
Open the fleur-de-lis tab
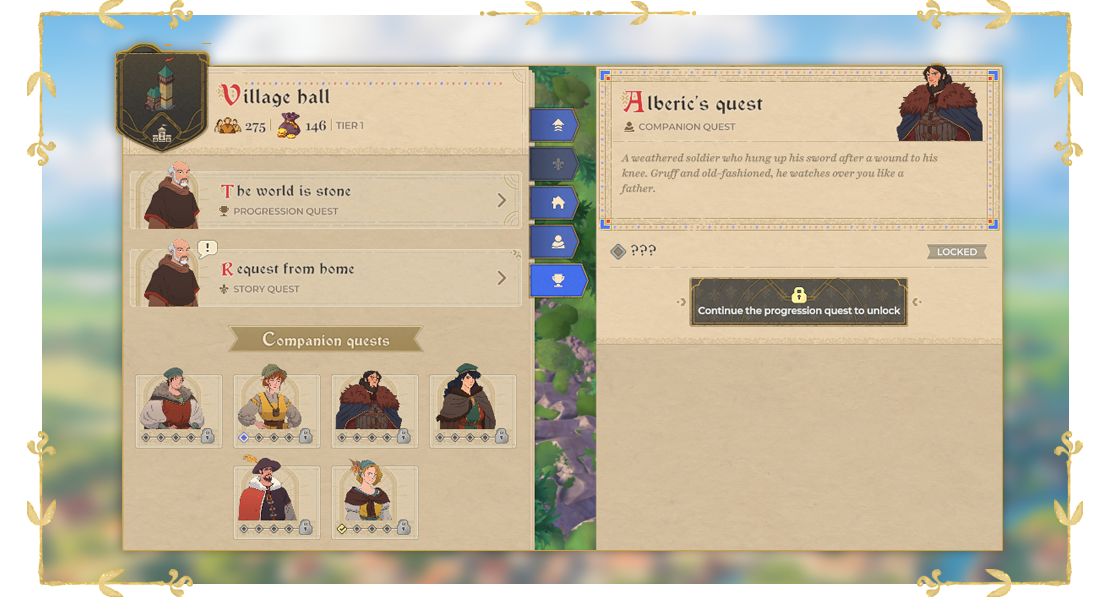pyautogui.click(x=556, y=164)
